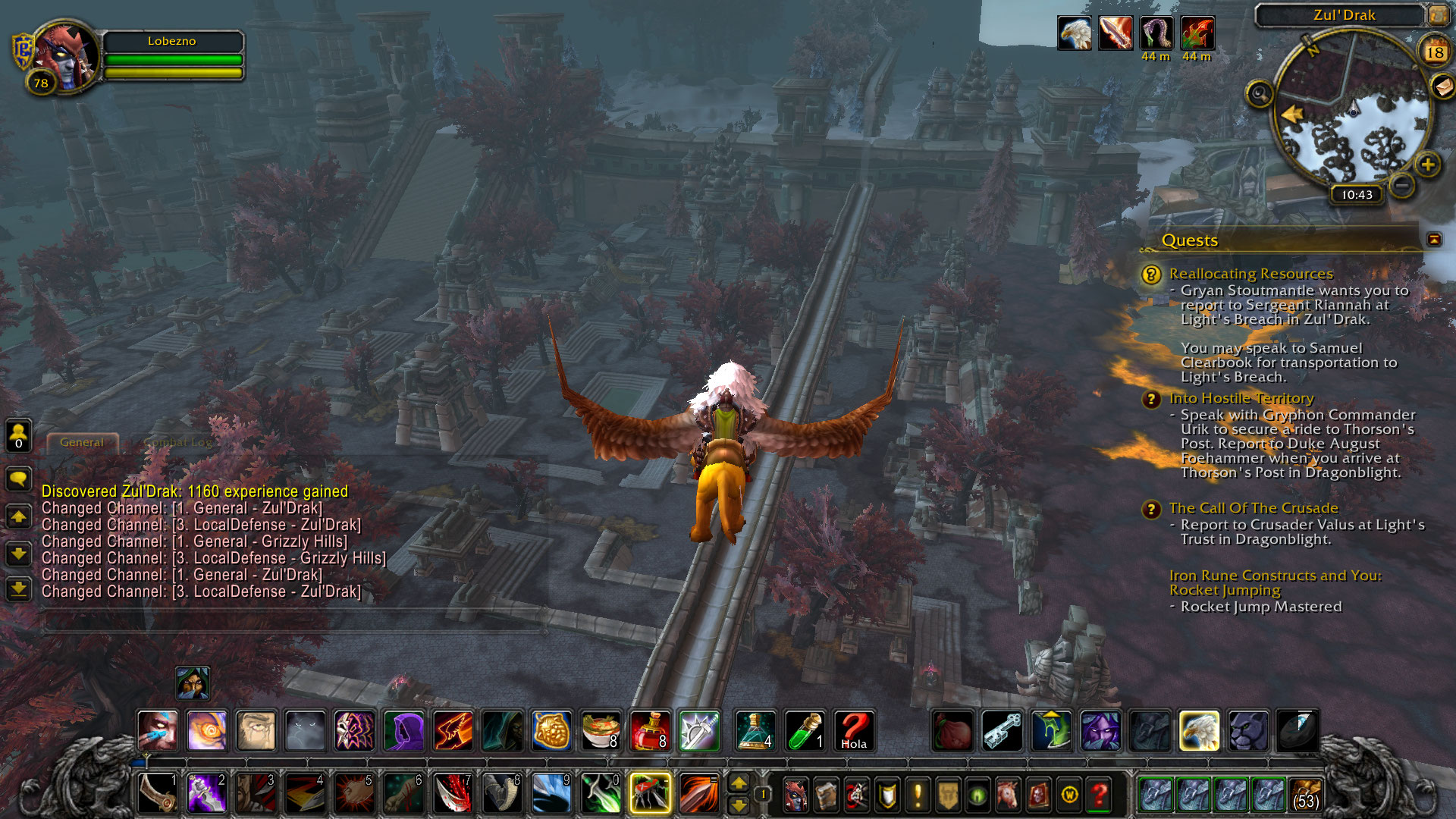Image resolution: width=1456 pixels, height=819 pixels.
Task: Open the red question mark help menu
Action: point(1099,795)
